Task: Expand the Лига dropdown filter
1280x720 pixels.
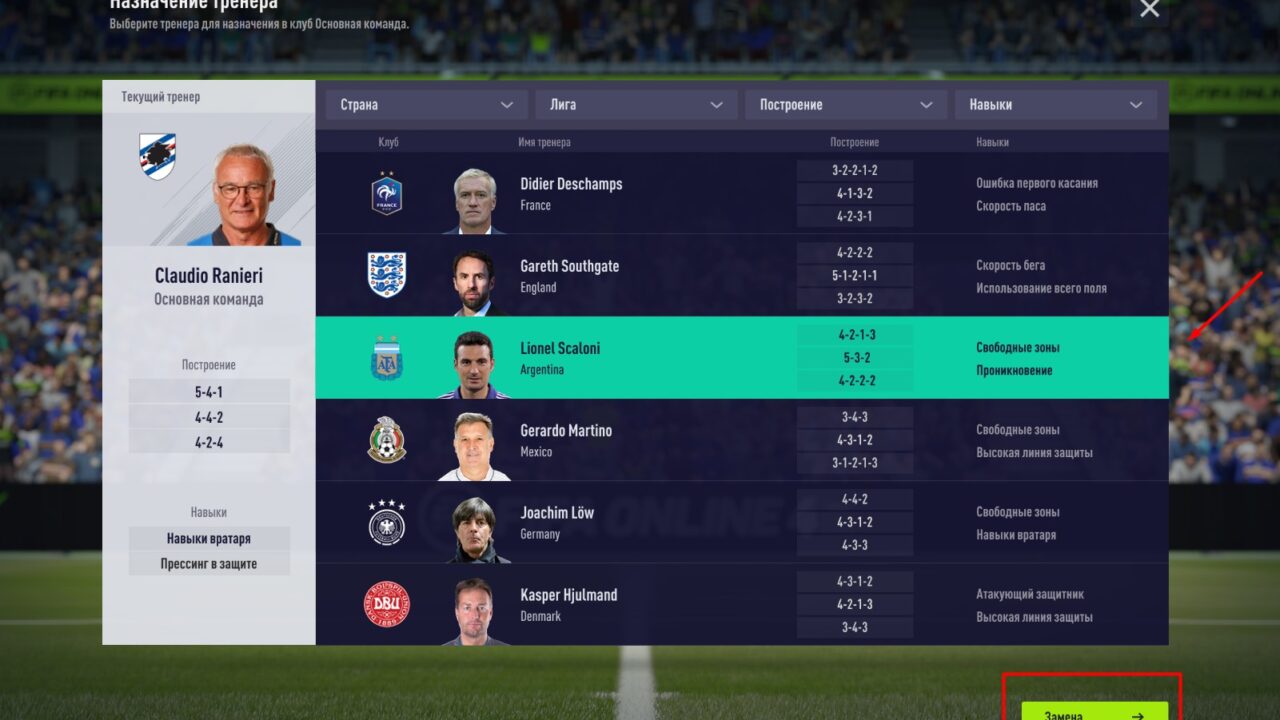Action: point(636,105)
